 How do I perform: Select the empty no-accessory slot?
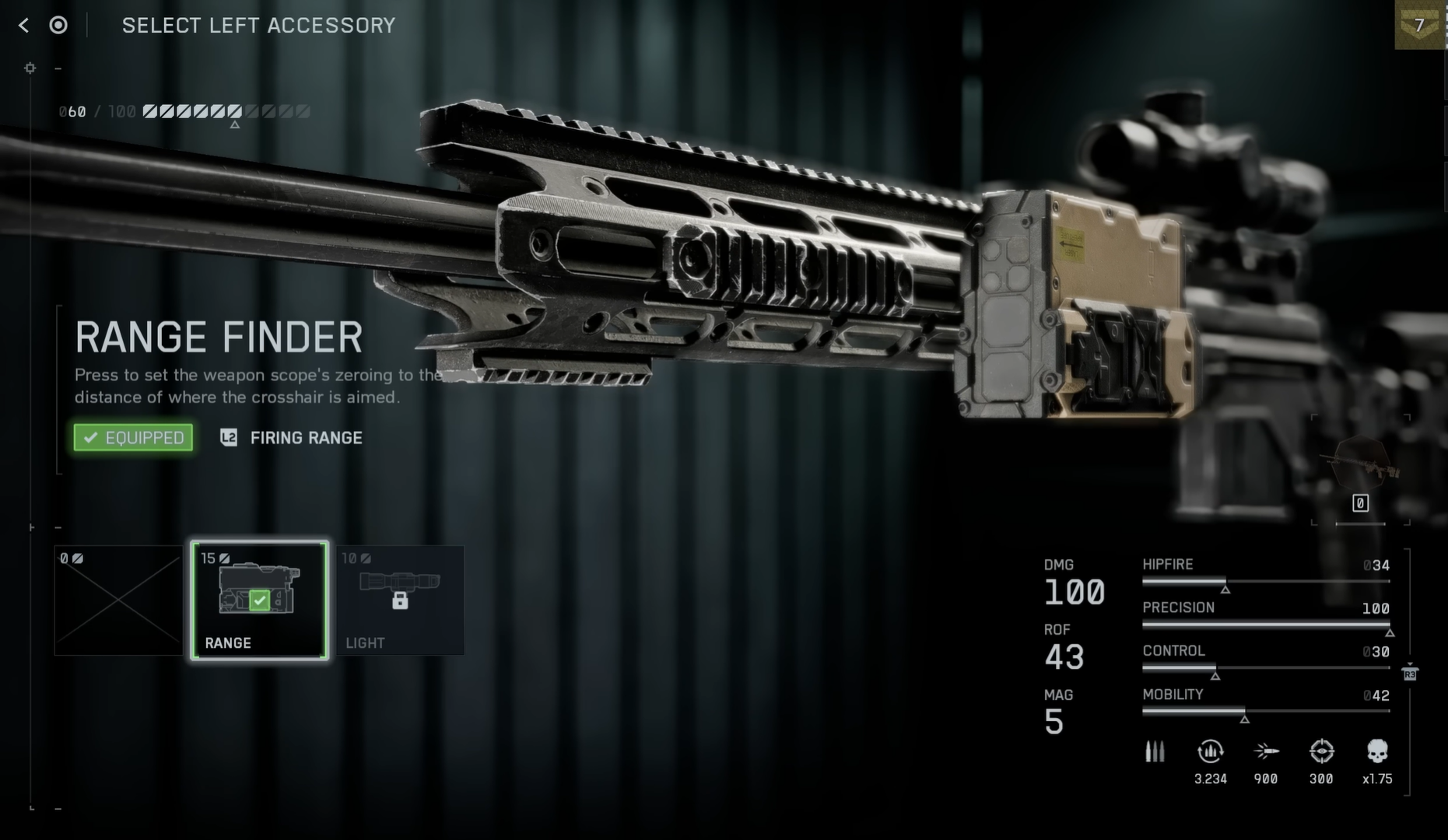click(118, 600)
